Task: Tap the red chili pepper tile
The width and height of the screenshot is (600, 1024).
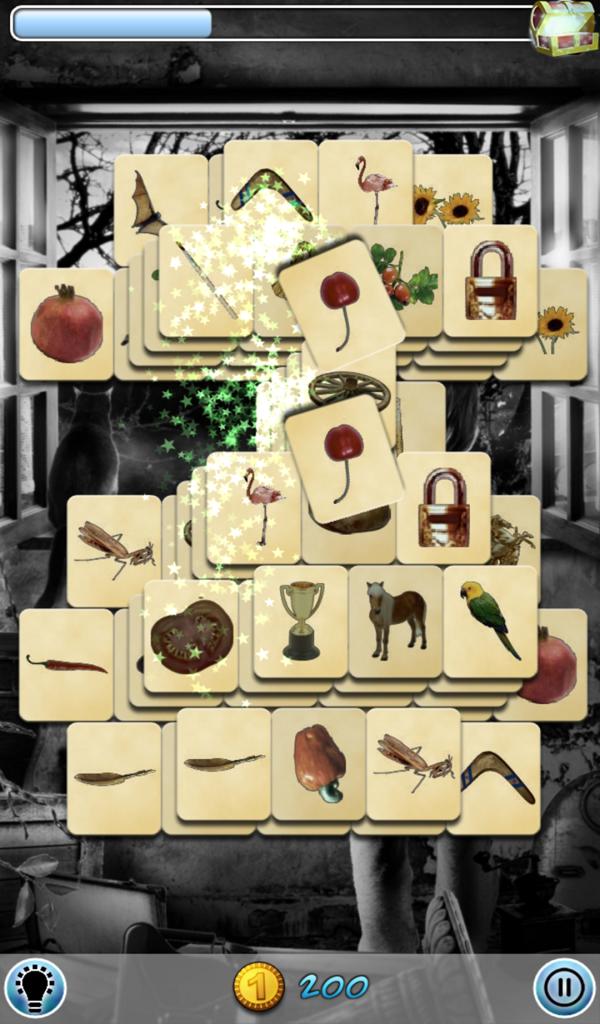Action: (x=66, y=664)
